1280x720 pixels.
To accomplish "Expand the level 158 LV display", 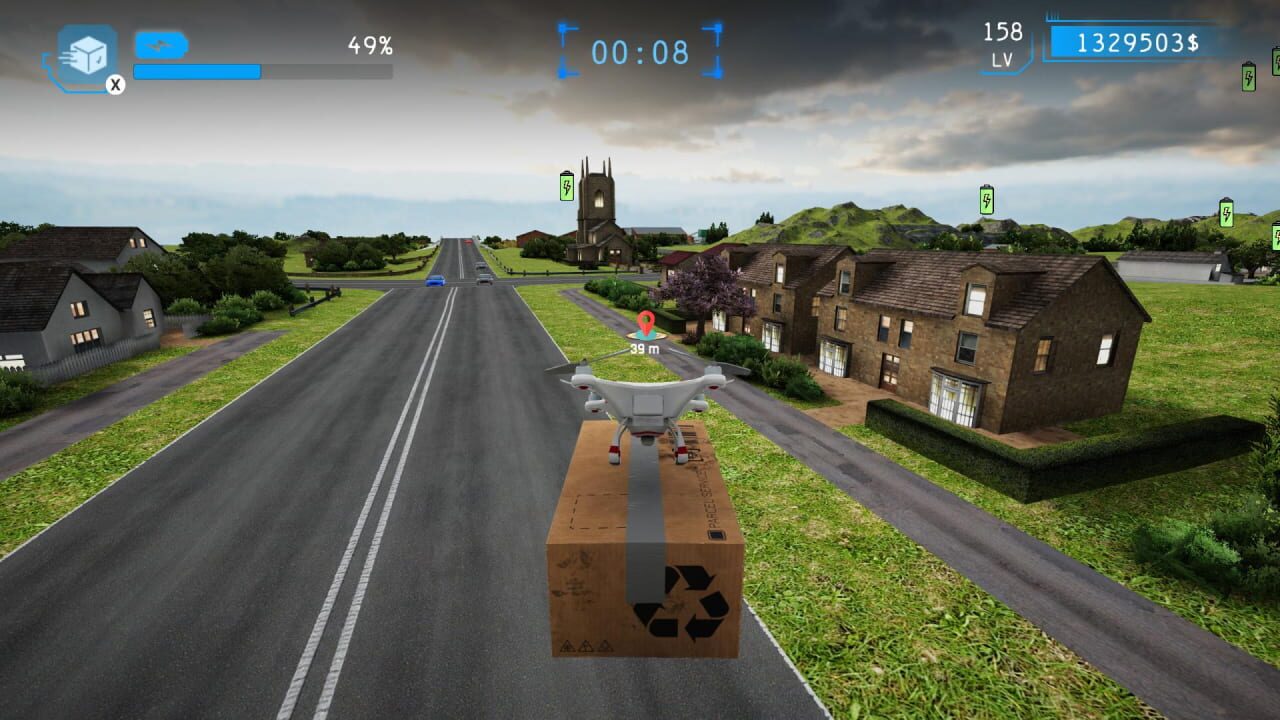I will tap(1001, 44).
